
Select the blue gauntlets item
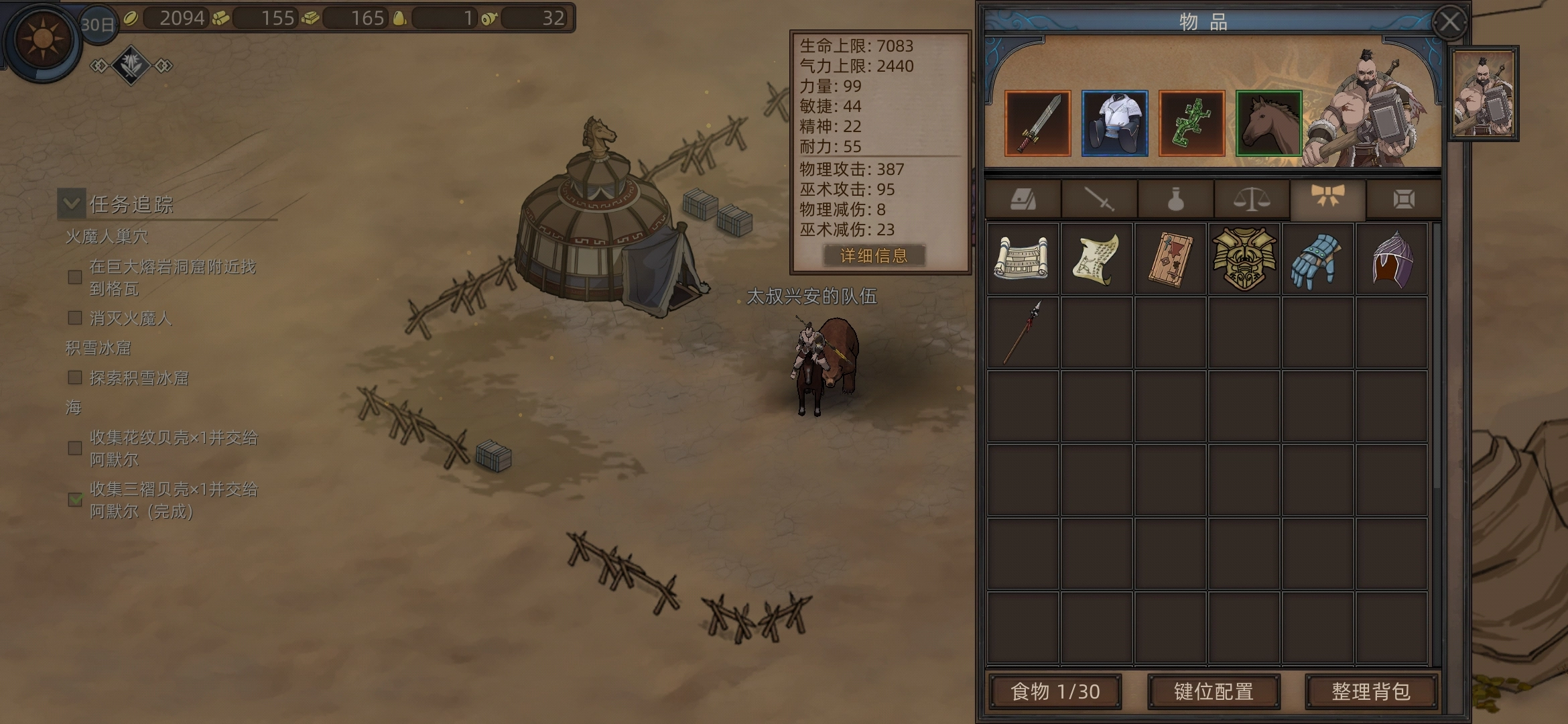tap(1317, 259)
